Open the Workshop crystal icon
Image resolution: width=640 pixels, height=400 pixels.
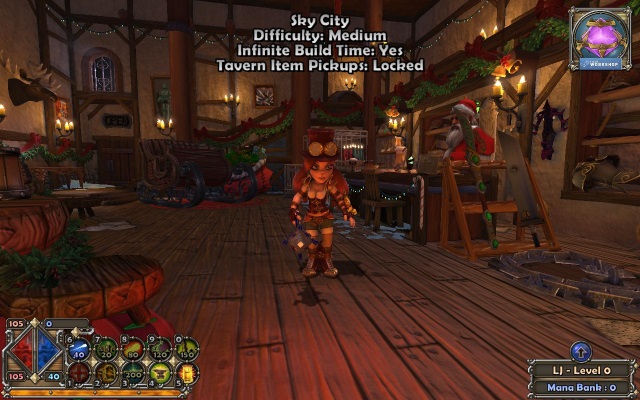[x=600, y=36]
